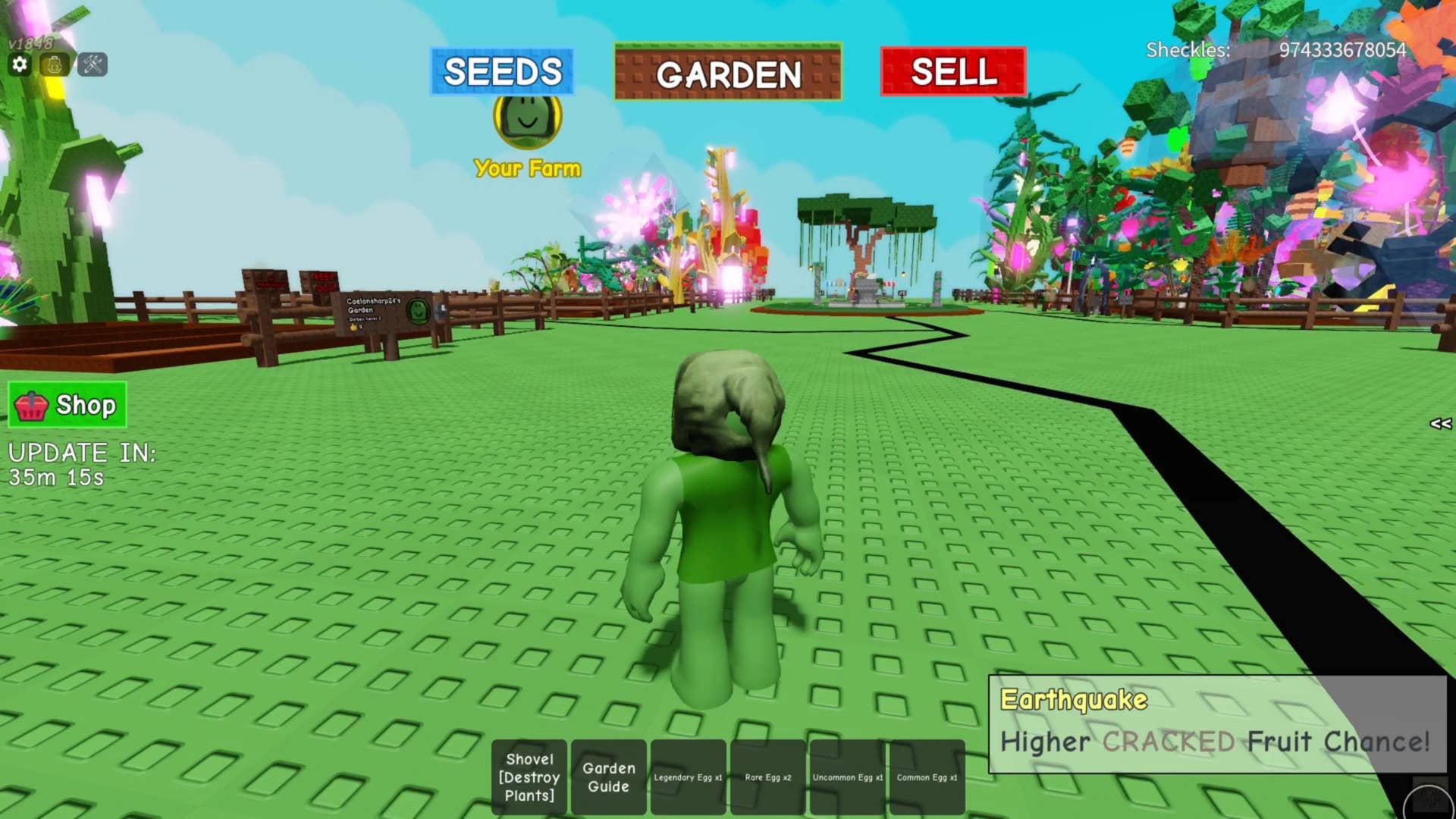Teleport to the SEEDS shop

coord(502,72)
